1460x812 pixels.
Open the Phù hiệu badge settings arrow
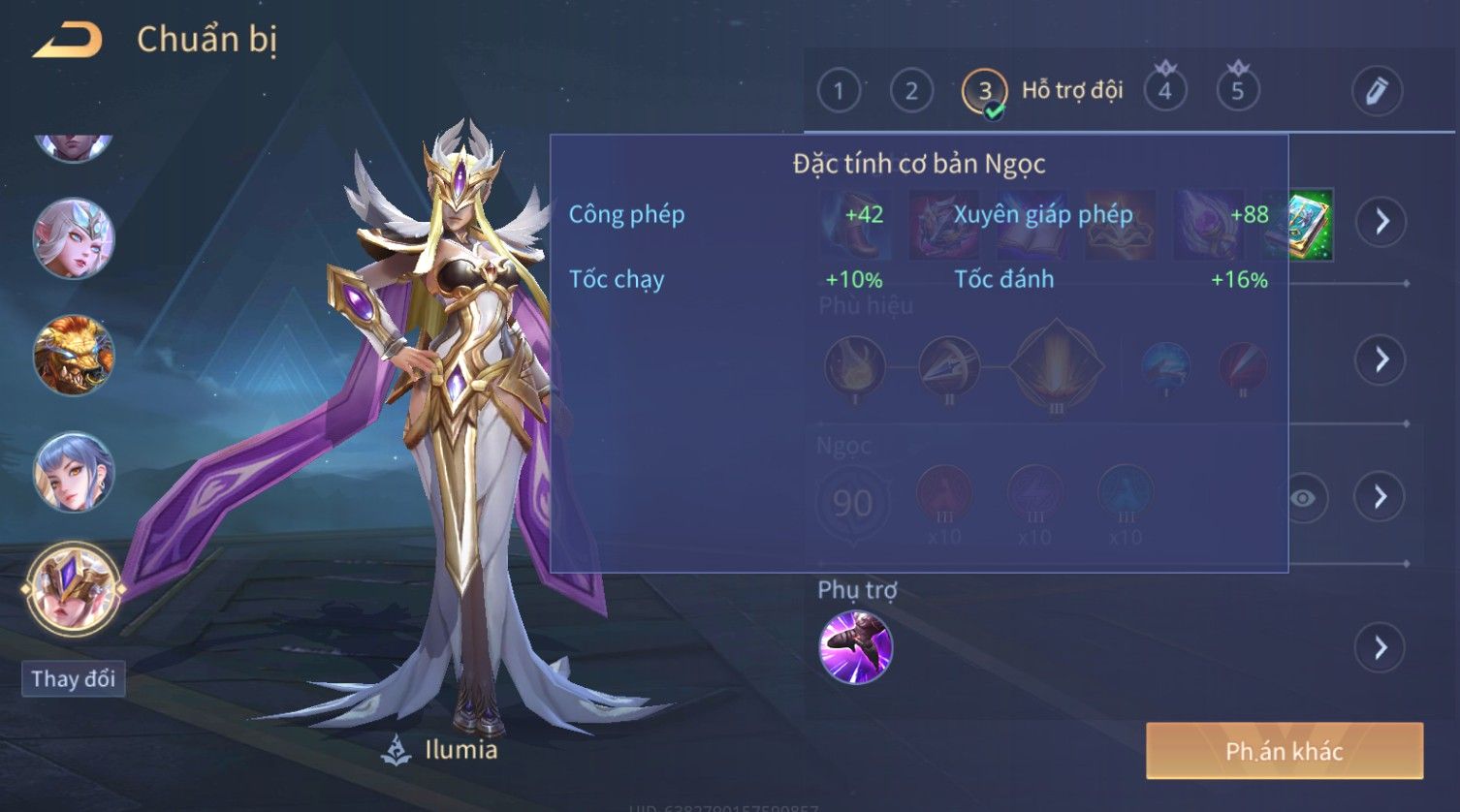1381,359
